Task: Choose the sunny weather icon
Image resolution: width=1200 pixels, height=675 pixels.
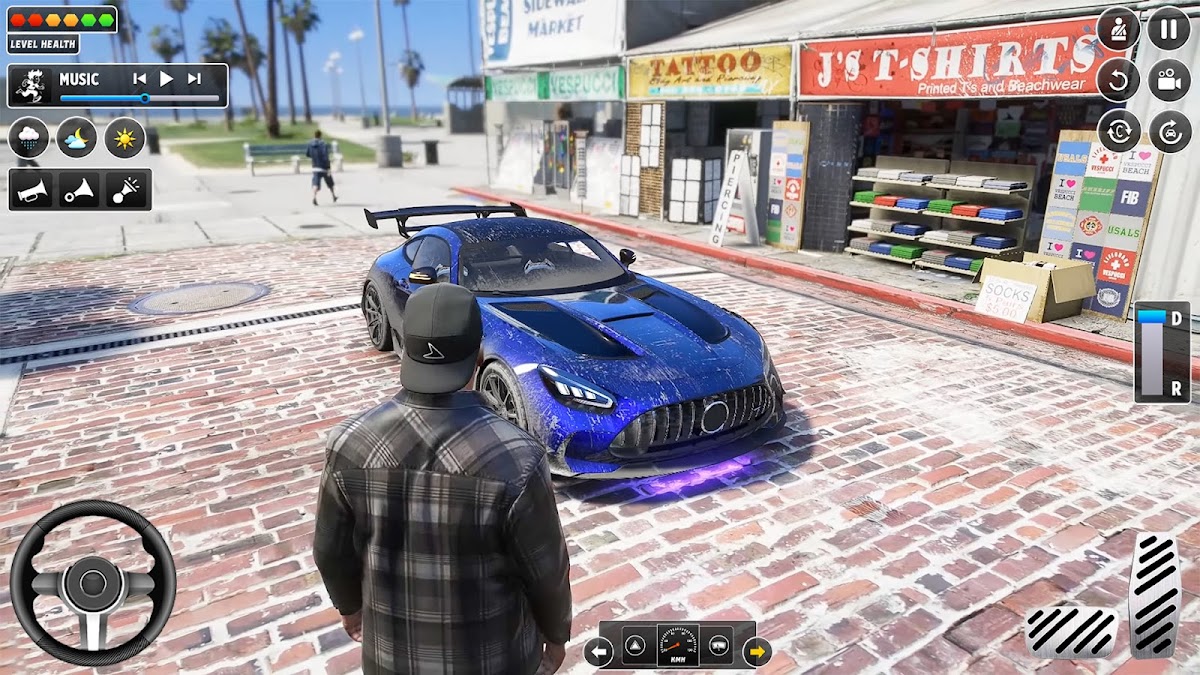Action: [x=125, y=138]
